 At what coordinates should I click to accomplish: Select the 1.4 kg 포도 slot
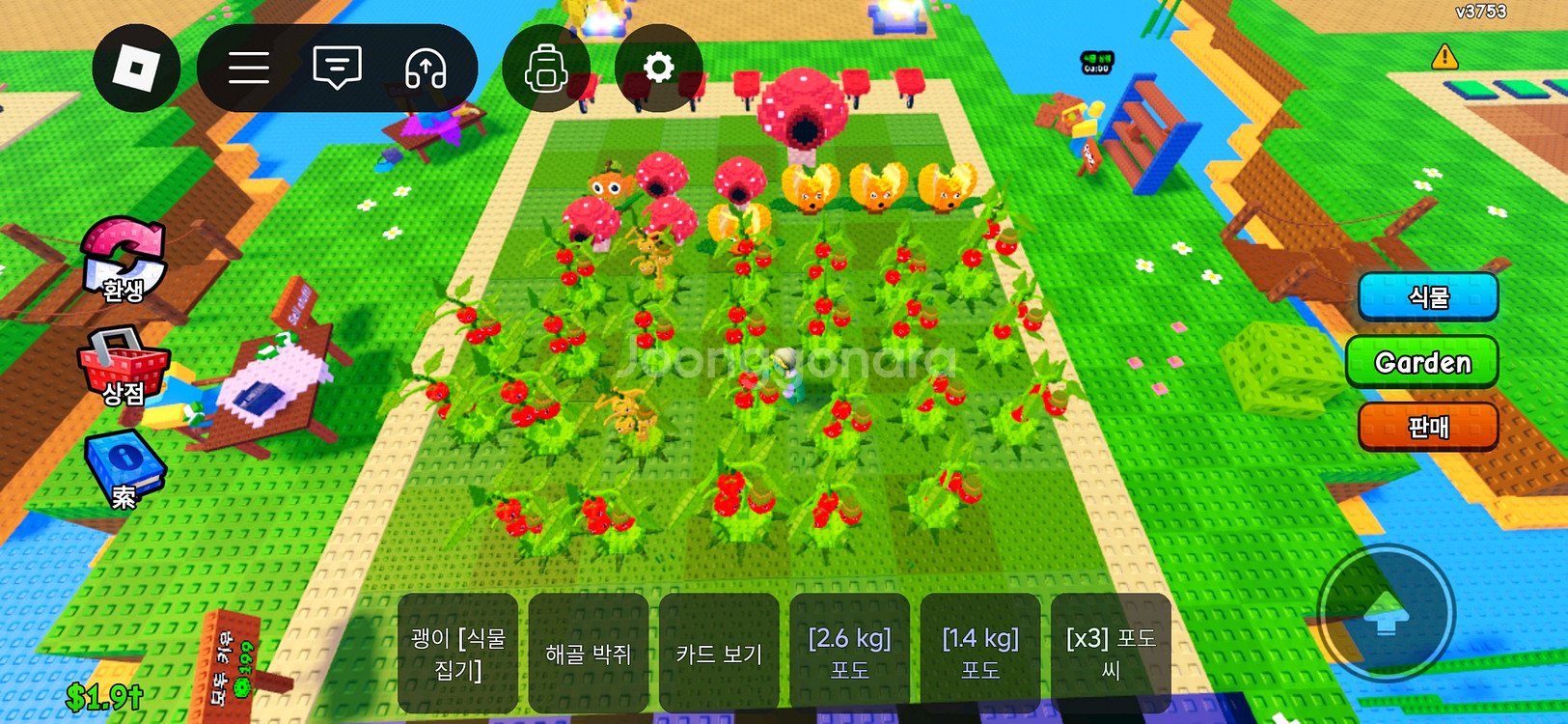tap(979, 654)
